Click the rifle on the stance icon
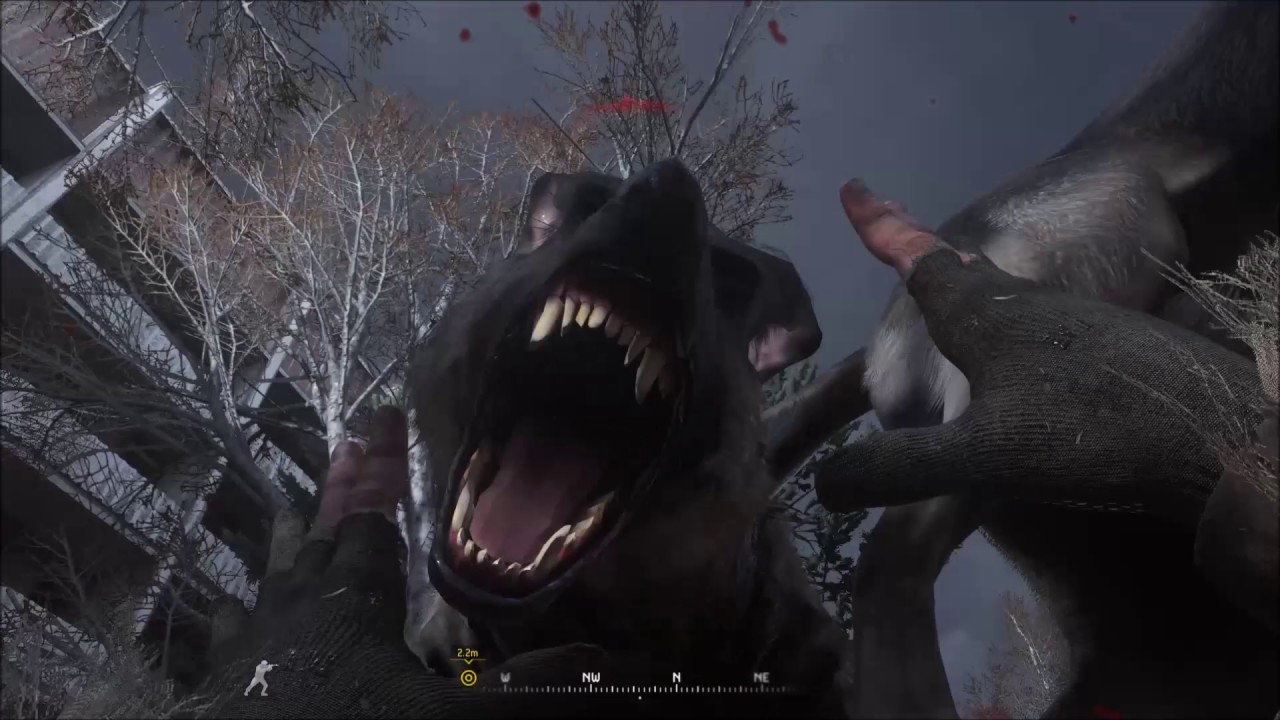 pyautogui.click(x=273, y=668)
